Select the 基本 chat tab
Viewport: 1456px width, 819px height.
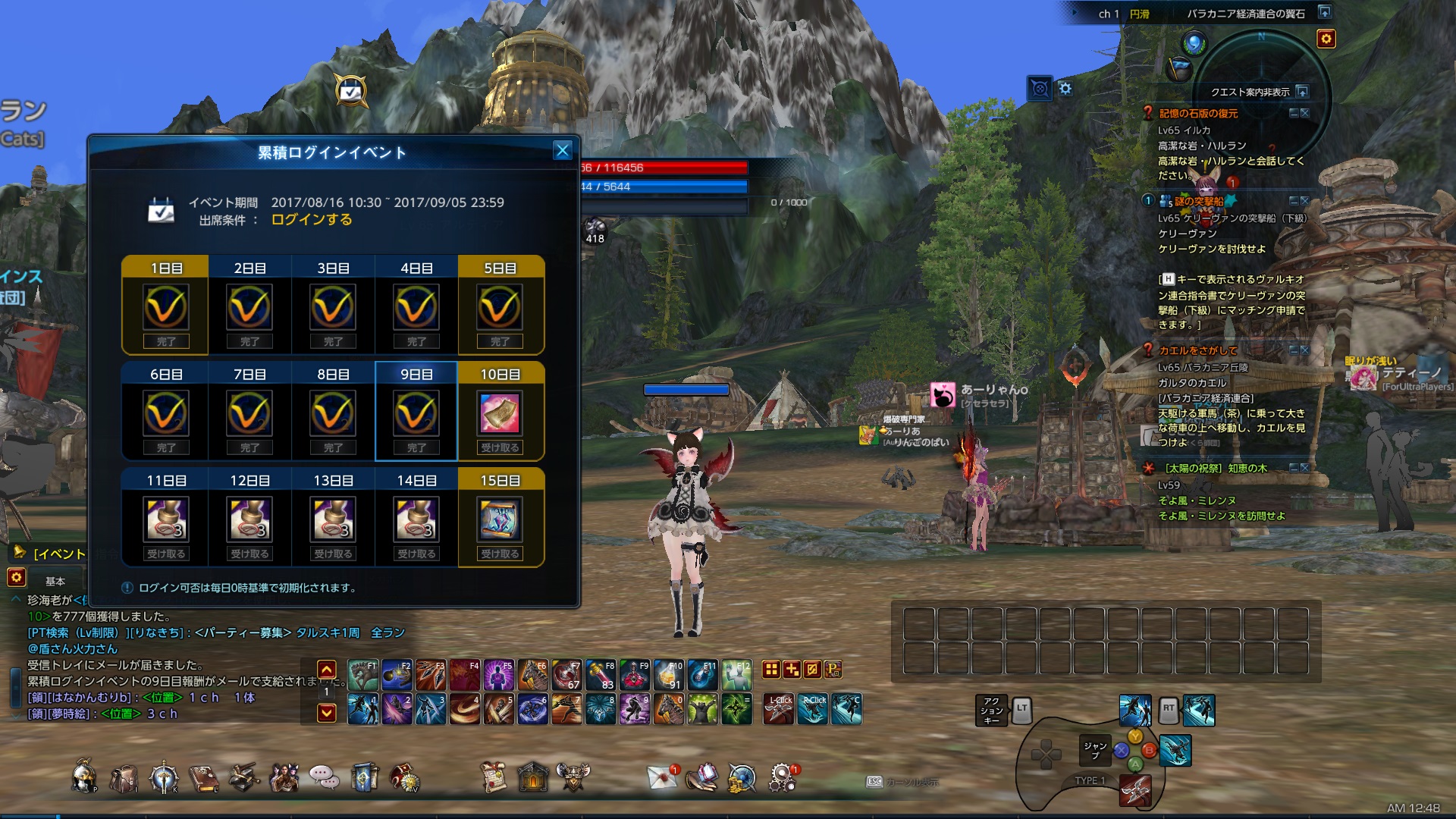(x=55, y=581)
